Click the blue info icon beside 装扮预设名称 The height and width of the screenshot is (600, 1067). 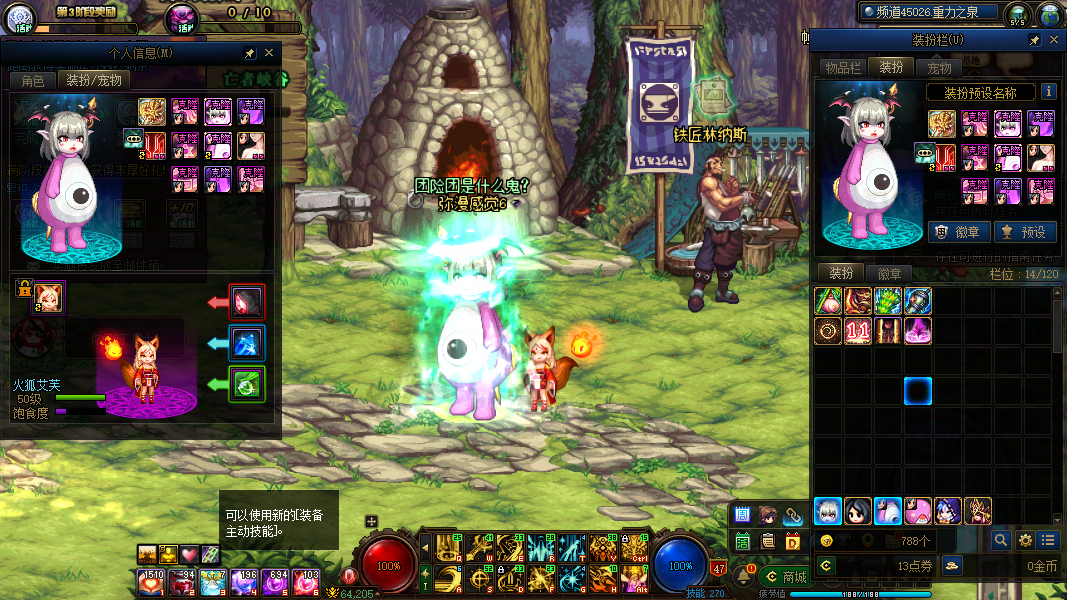(1048, 91)
